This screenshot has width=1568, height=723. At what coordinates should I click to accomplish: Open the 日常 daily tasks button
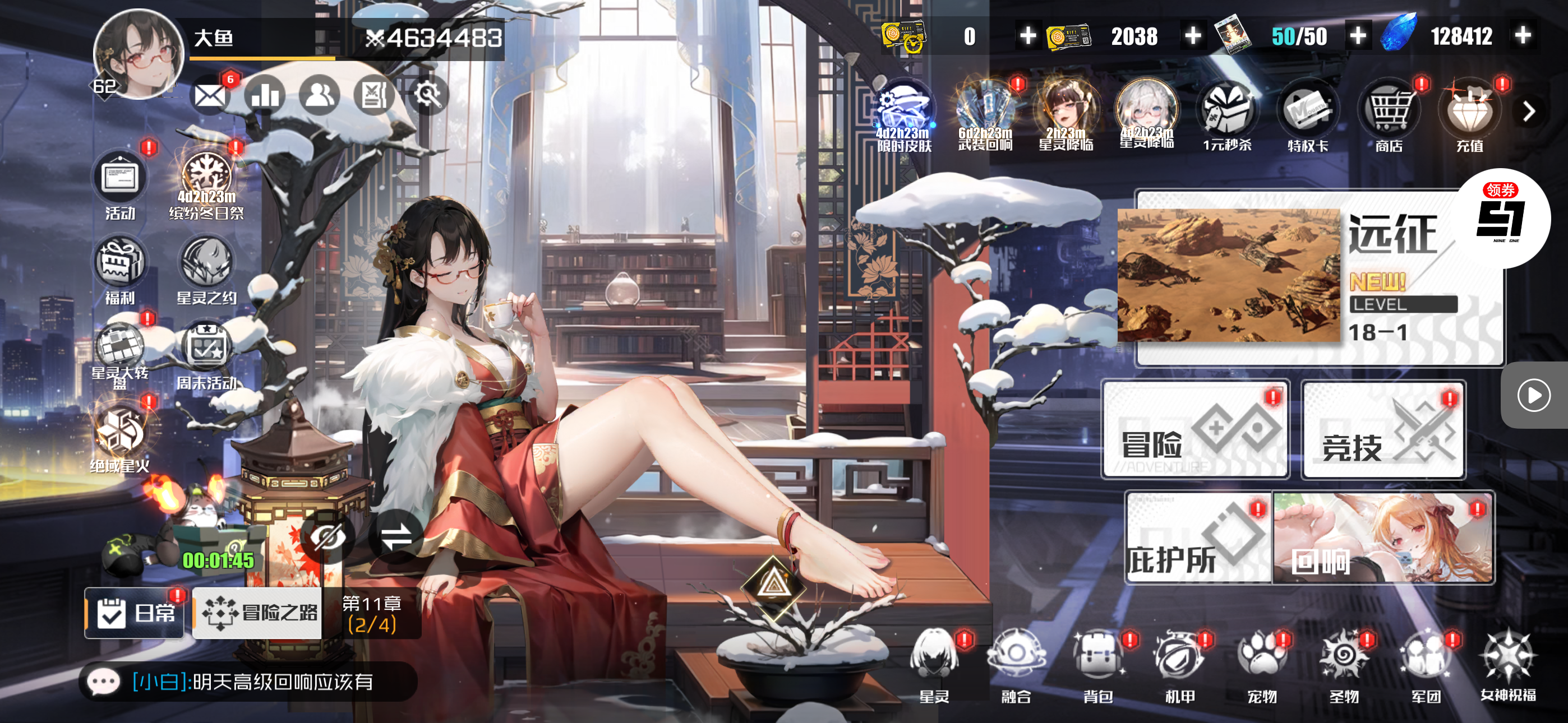pyautogui.click(x=135, y=613)
